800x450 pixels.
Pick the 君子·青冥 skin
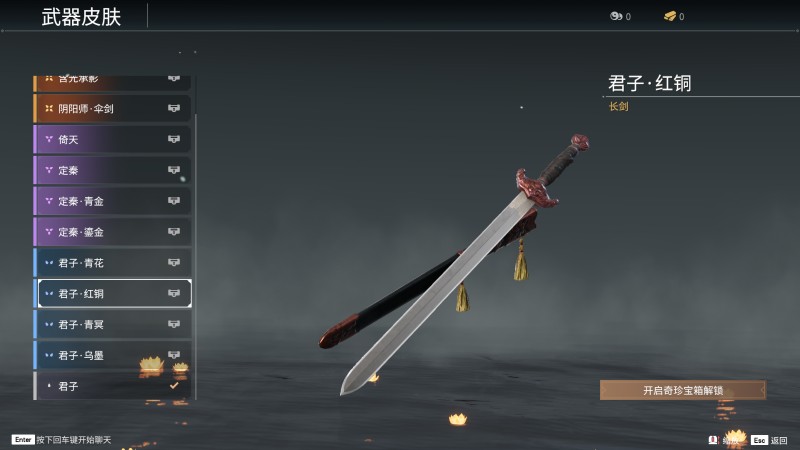click(x=112, y=324)
